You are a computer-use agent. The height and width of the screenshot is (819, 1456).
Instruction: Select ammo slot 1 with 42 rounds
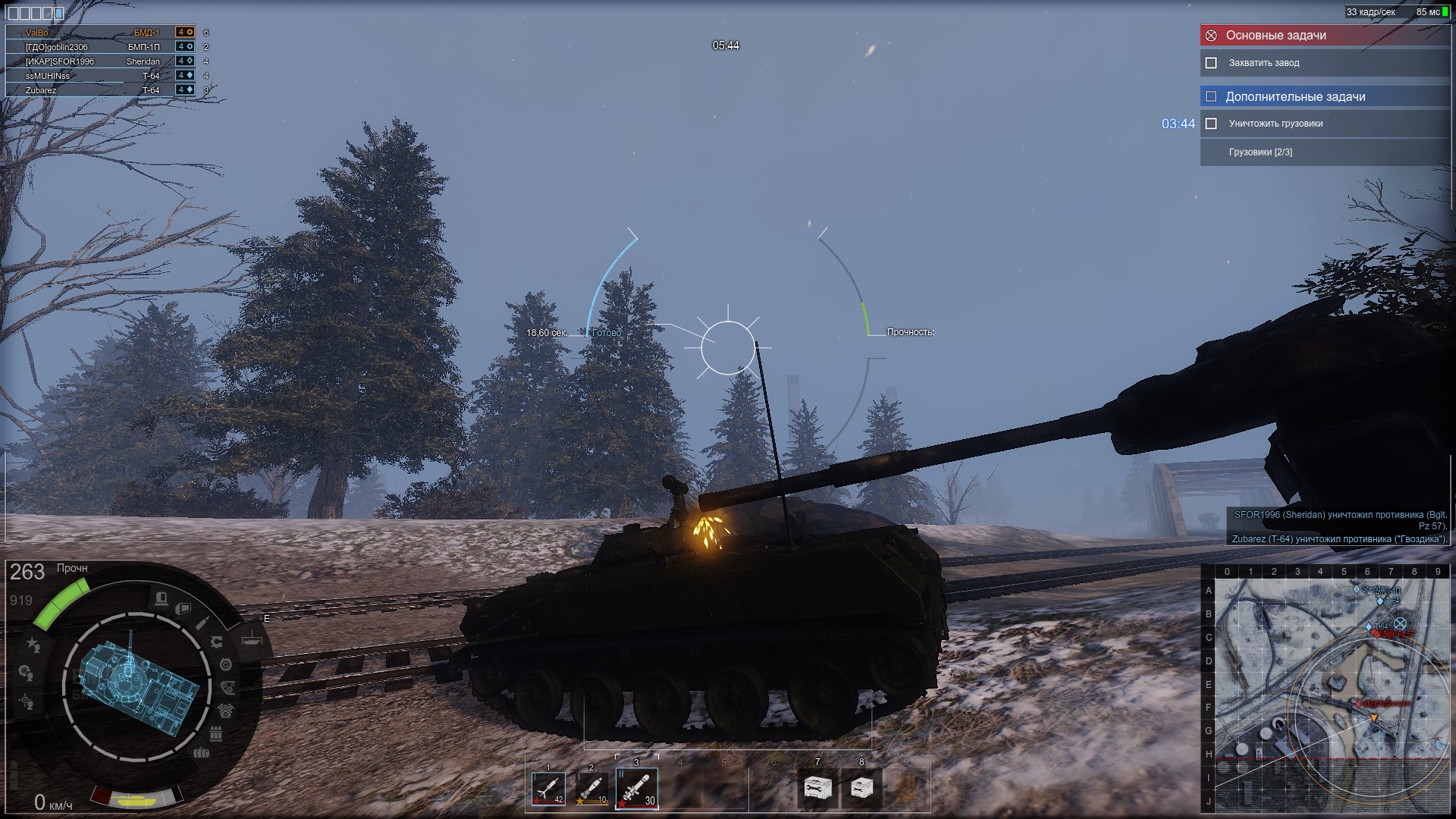(x=548, y=789)
